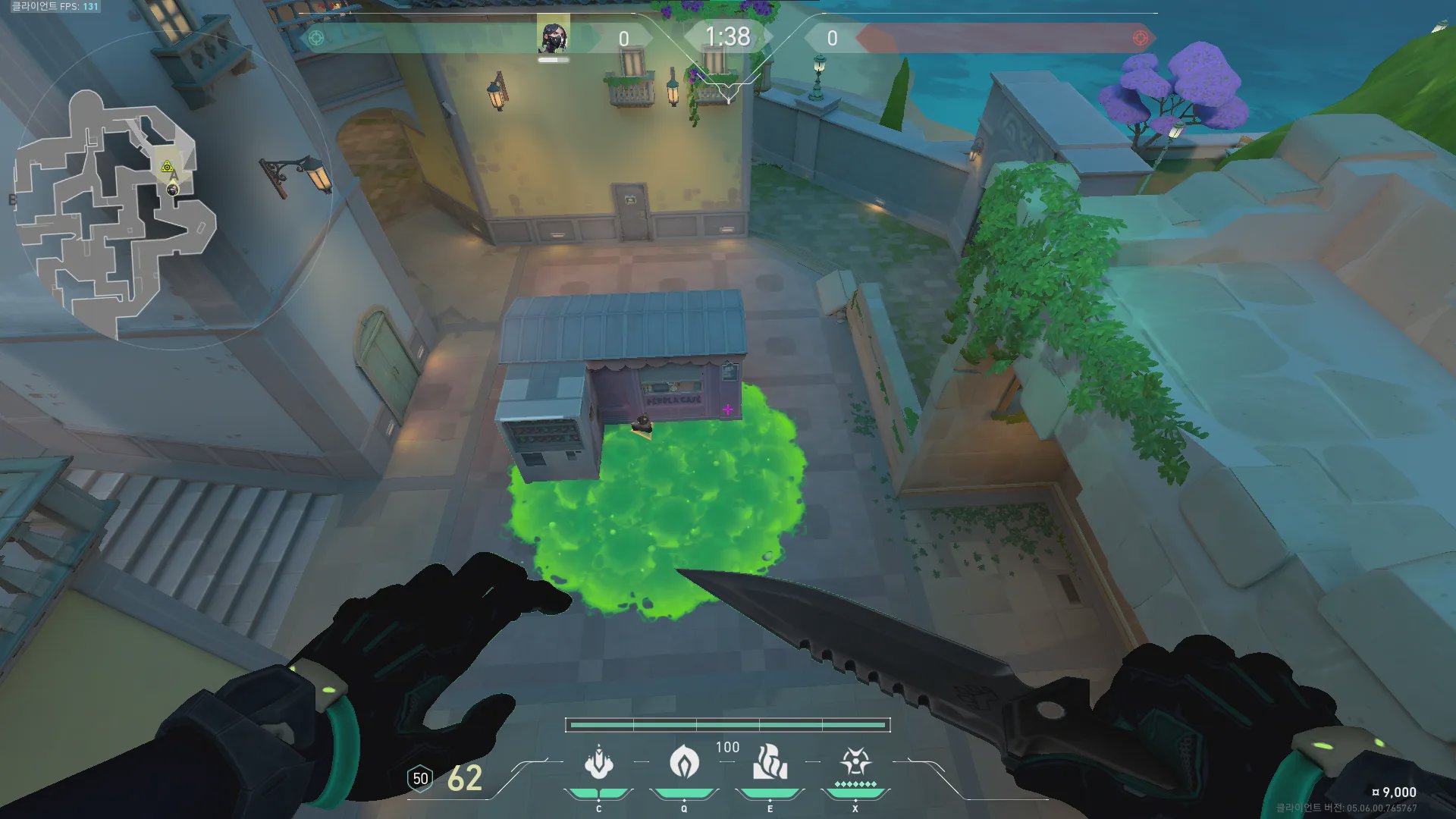
Task: Click the A site marker on the minimap
Action: 174,176
